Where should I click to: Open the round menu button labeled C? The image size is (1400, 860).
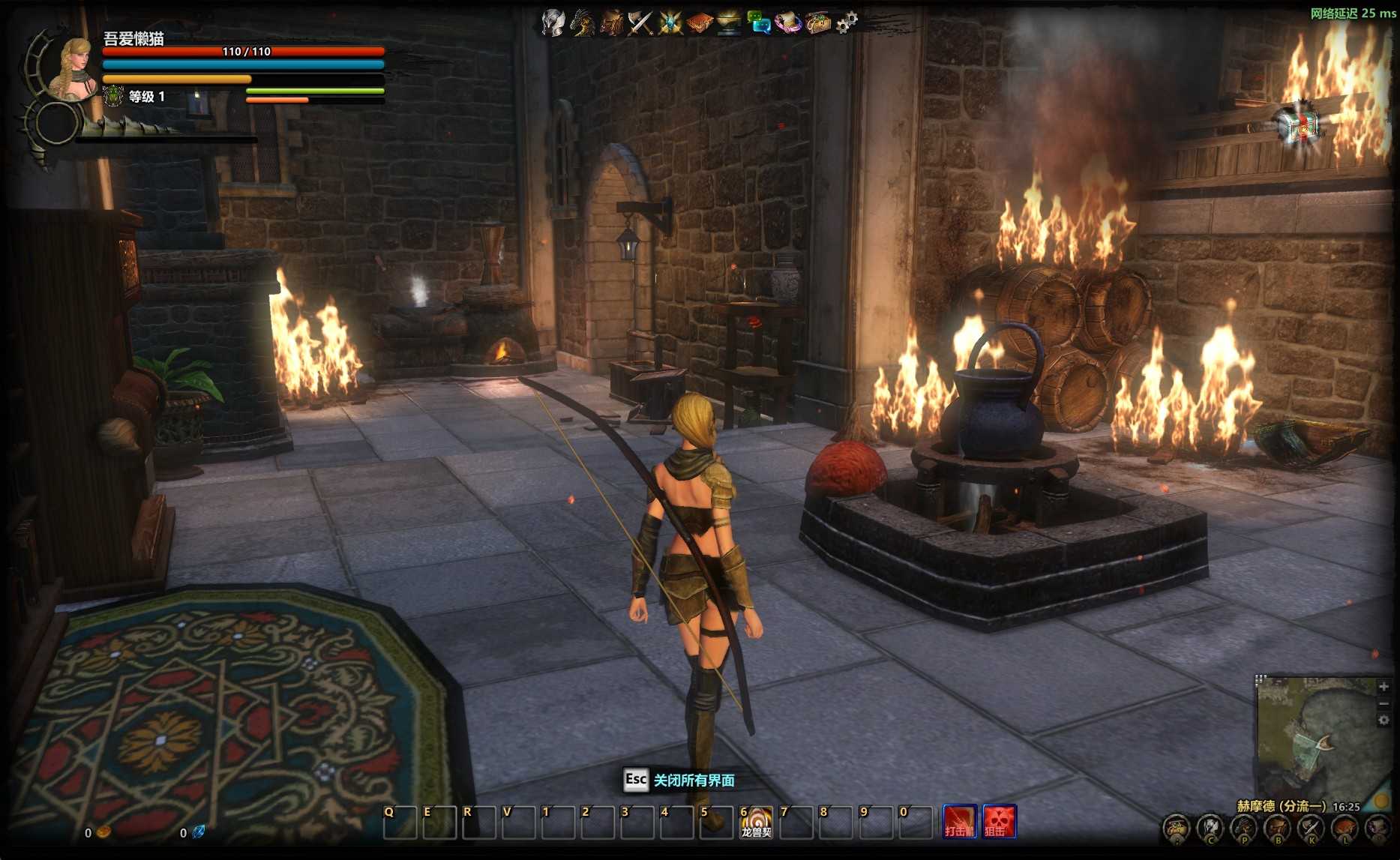1210,829
